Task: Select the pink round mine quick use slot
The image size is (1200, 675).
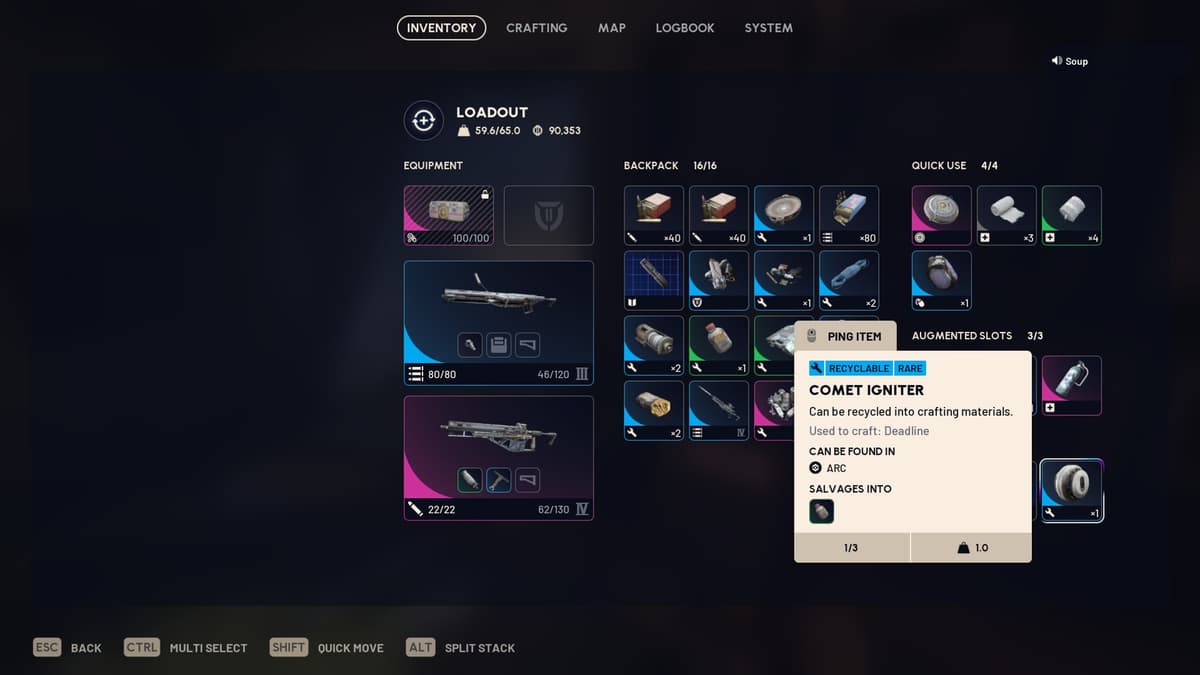Action: click(941, 215)
